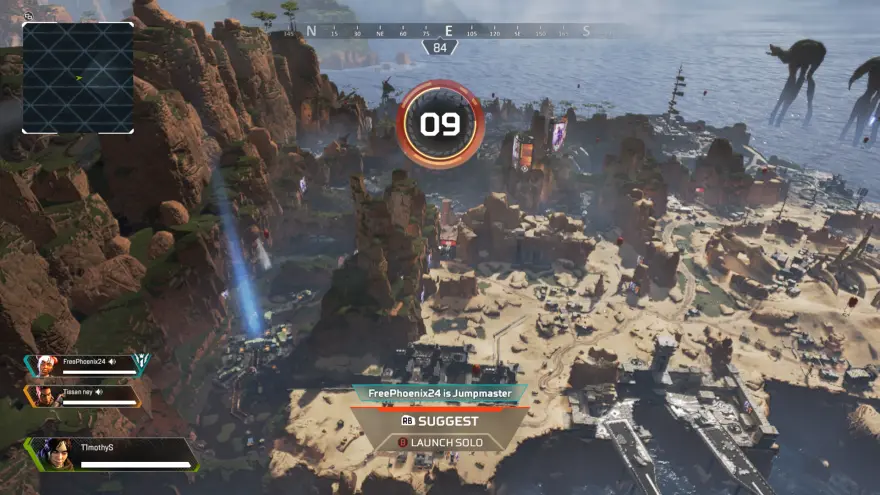Viewport: 880px width, 495px height.
Task: Toggle the speaker icon next to FreePhoenix24
Action: click(x=113, y=361)
